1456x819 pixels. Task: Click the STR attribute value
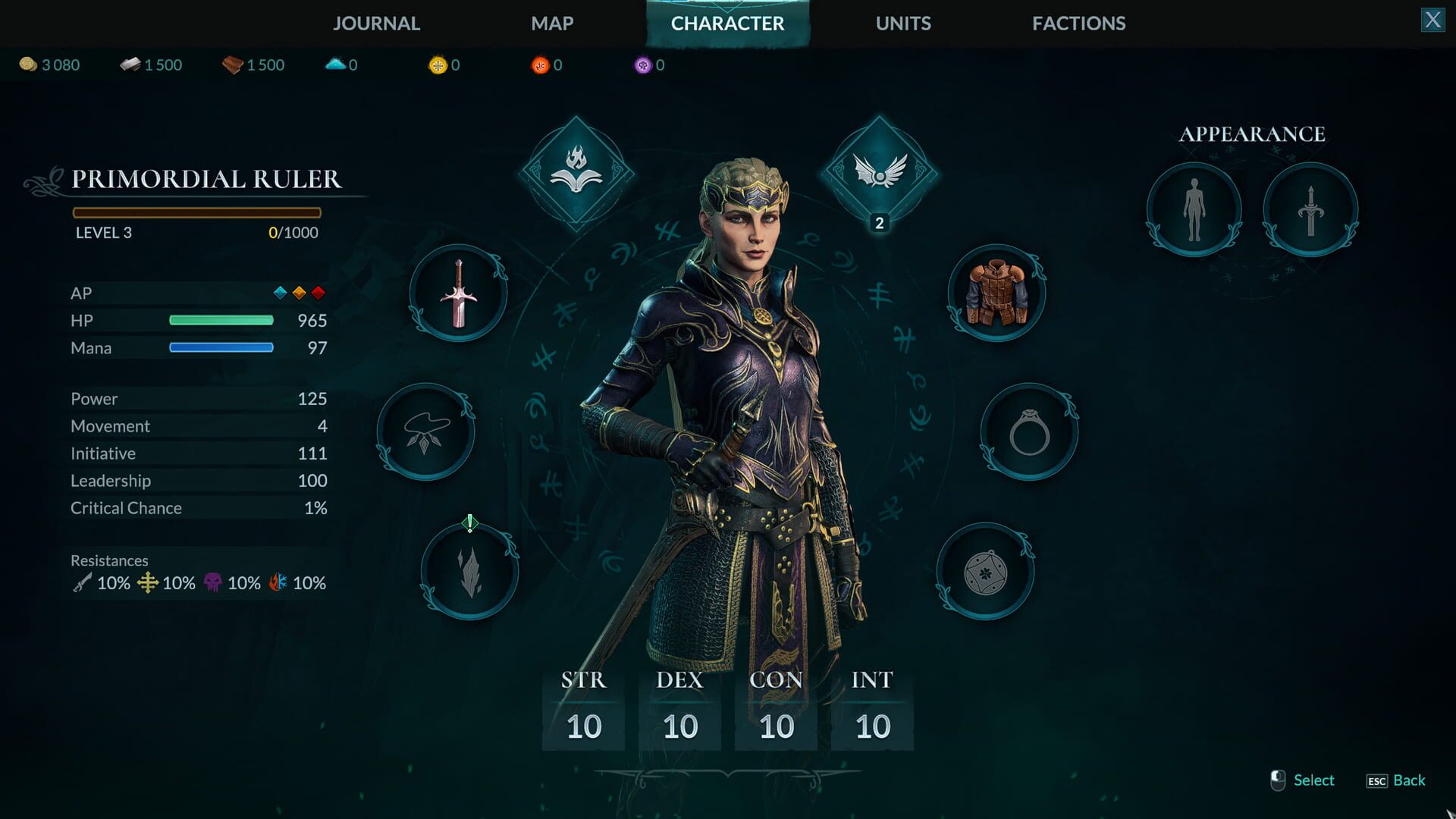pos(582,725)
